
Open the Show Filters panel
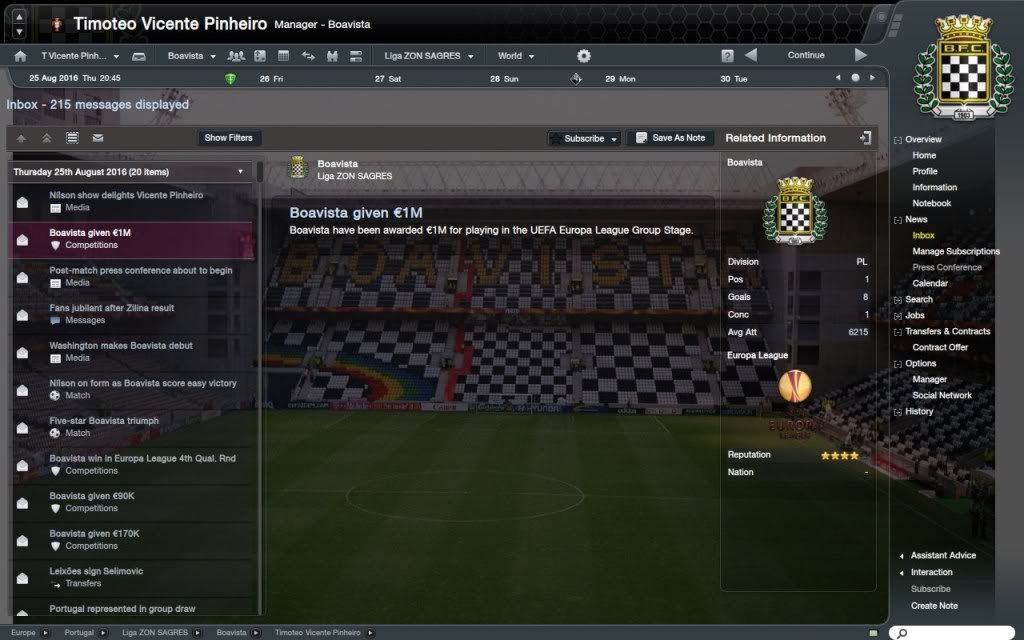(x=229, y=138)
